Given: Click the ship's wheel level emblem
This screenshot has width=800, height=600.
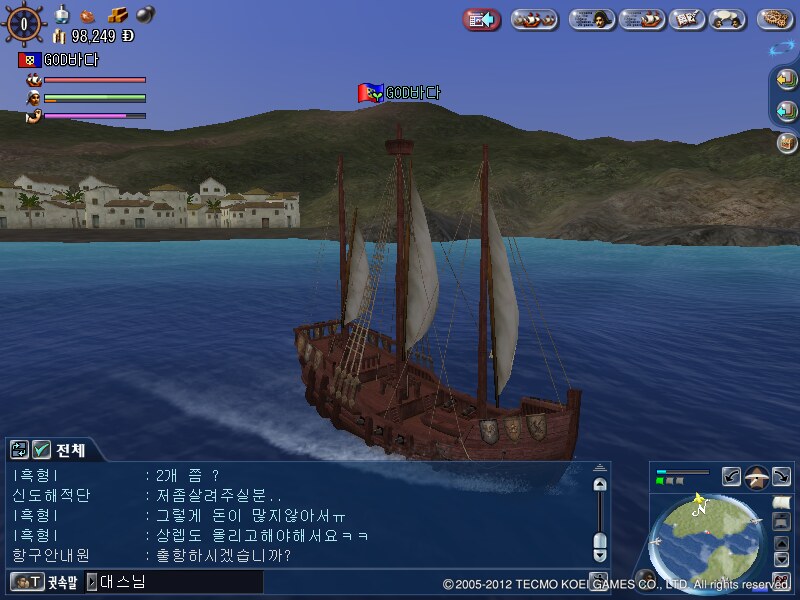Looking at the screenshot, I should click(x=24, y=21).
